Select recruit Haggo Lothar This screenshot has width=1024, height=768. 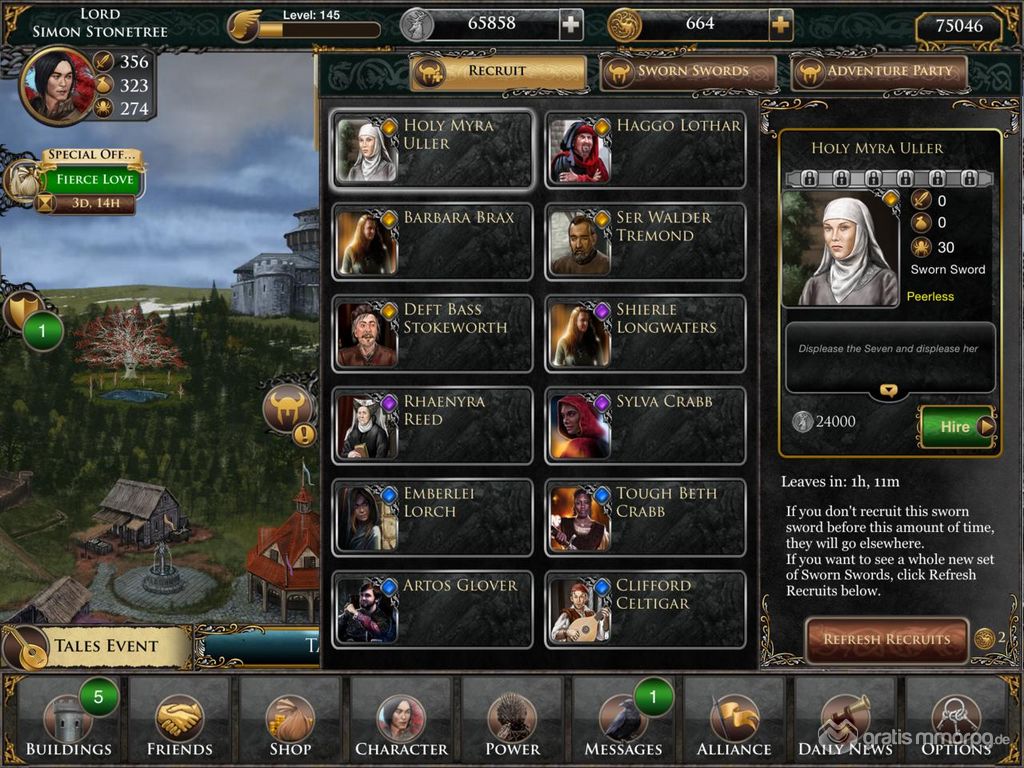[x=645, y=151]
